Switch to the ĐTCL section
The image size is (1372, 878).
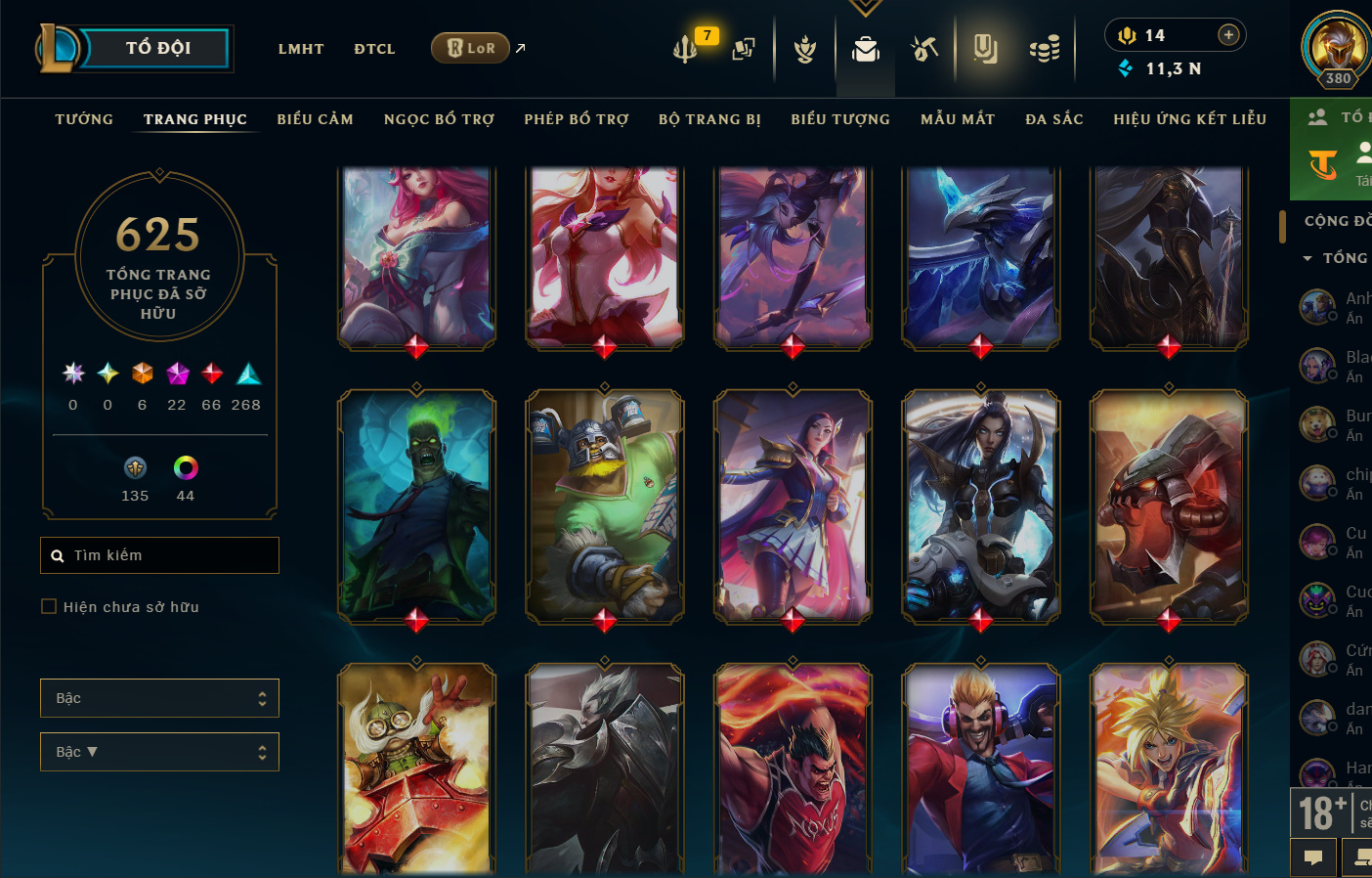[374, 49]
